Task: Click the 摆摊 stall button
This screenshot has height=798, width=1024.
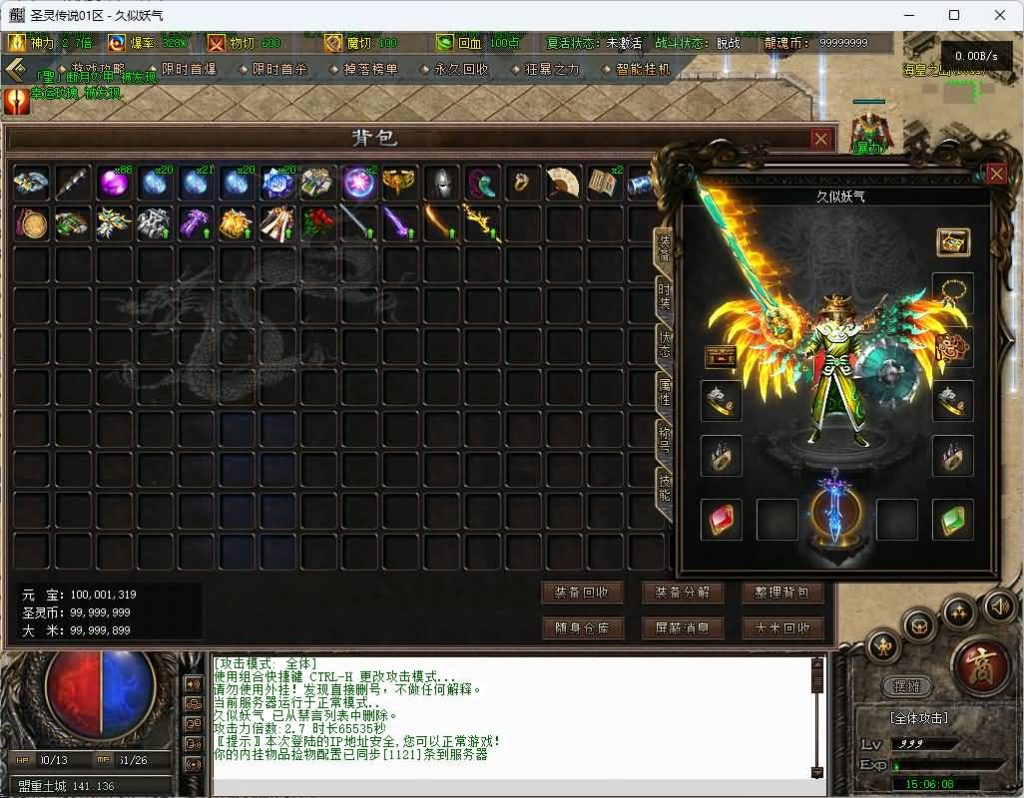Action: pos(906,687)
